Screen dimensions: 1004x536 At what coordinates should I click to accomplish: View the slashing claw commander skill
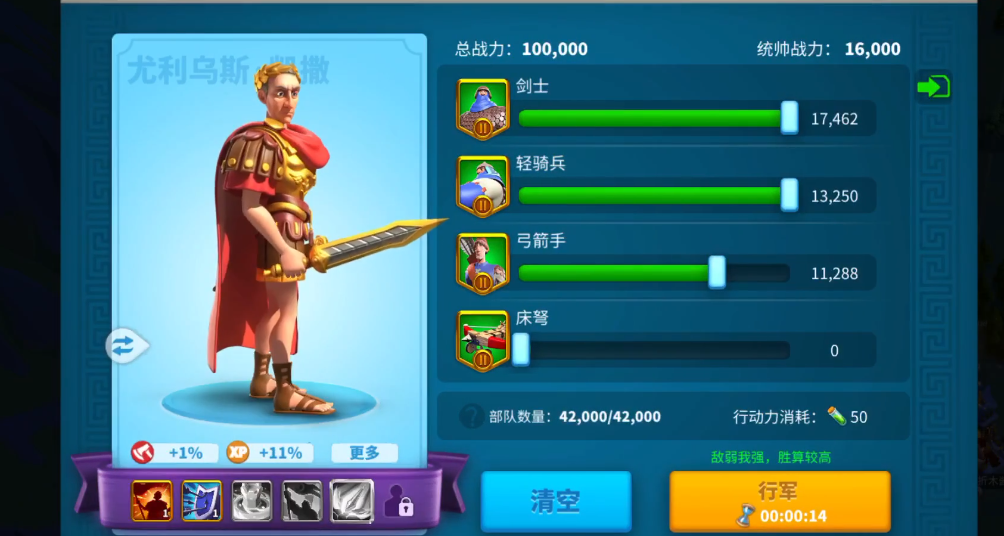352,501
